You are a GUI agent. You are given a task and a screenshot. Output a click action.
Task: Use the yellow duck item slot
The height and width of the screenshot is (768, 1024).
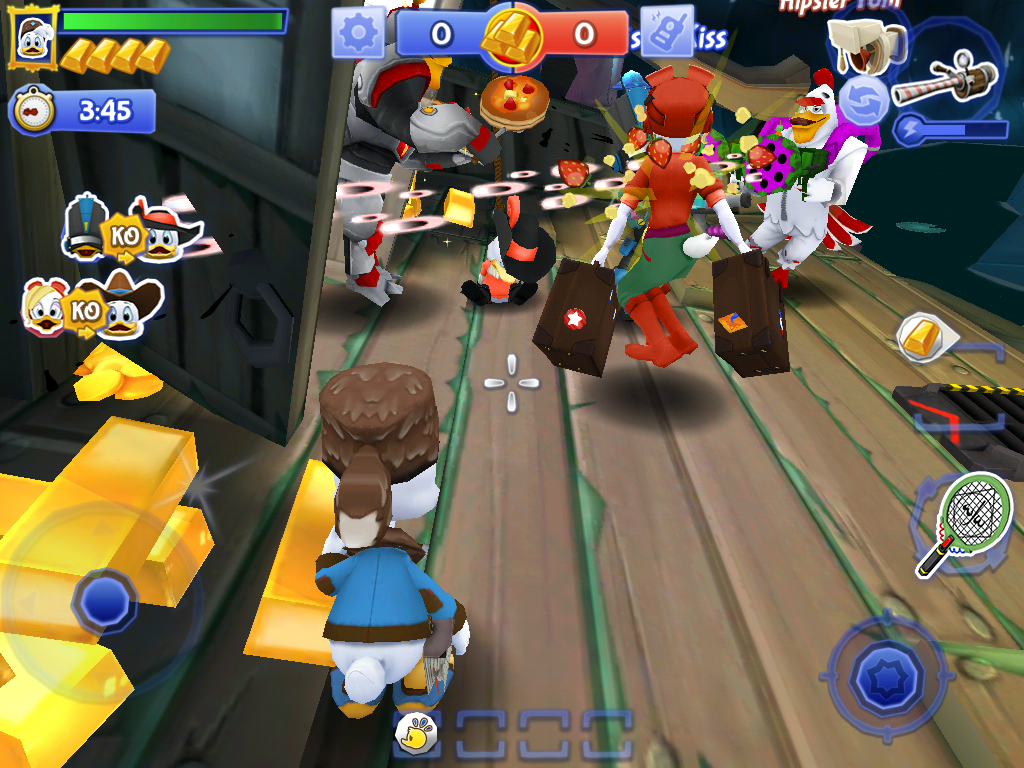[x=417, y=735]
